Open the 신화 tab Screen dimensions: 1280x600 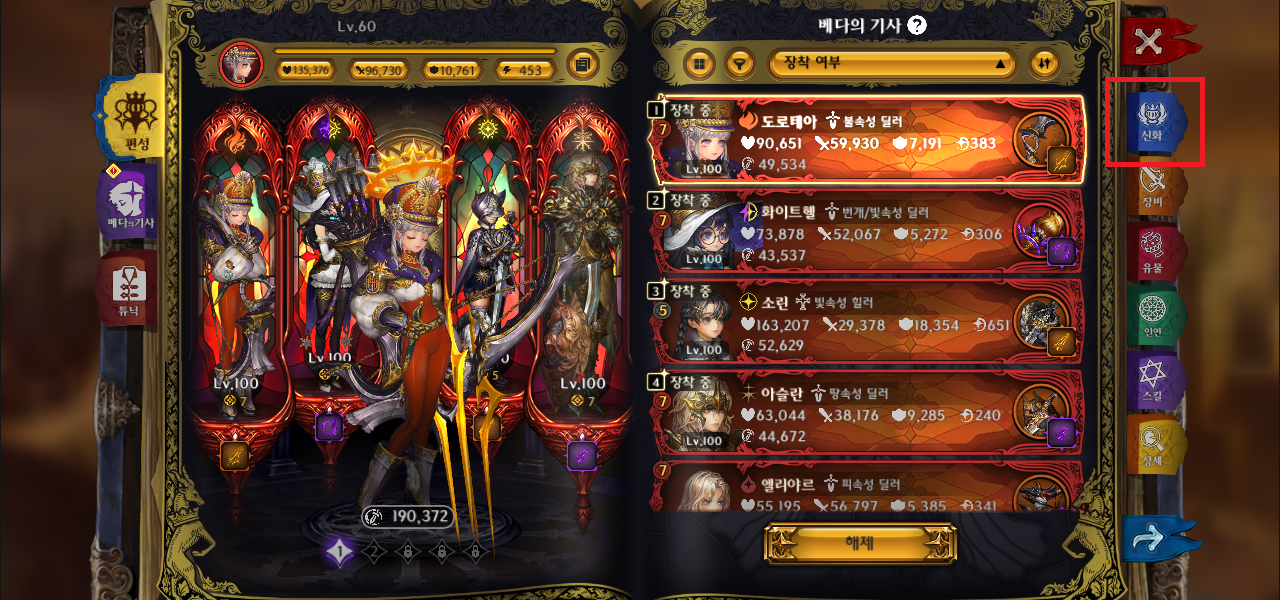pos(1152,122)
